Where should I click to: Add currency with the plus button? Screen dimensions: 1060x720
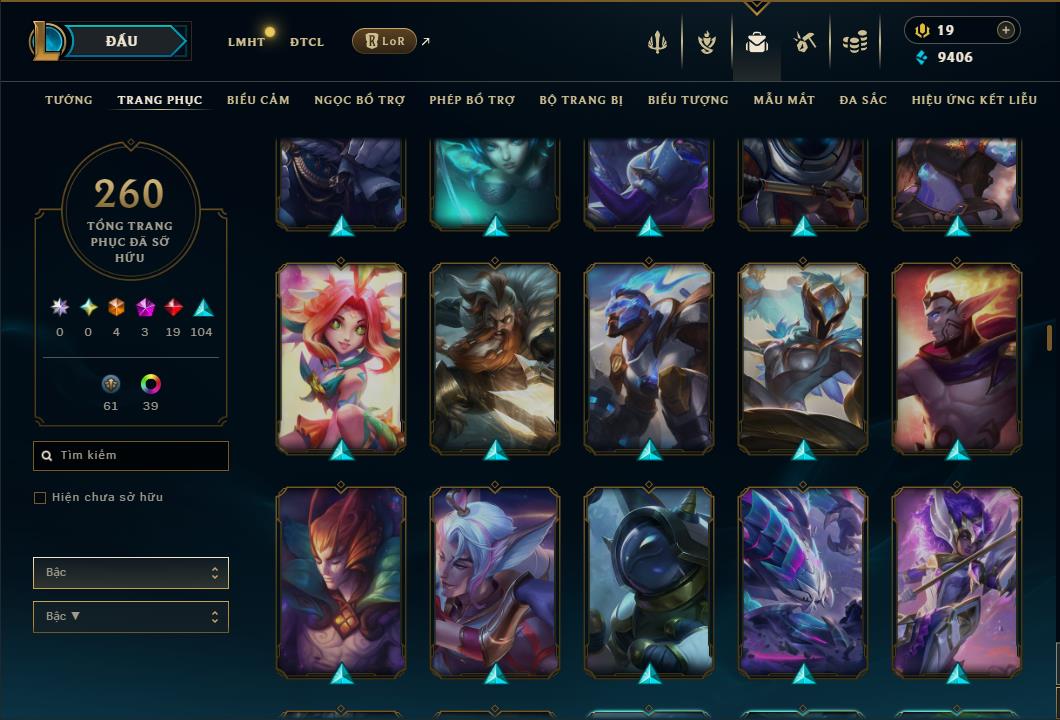1006,30
